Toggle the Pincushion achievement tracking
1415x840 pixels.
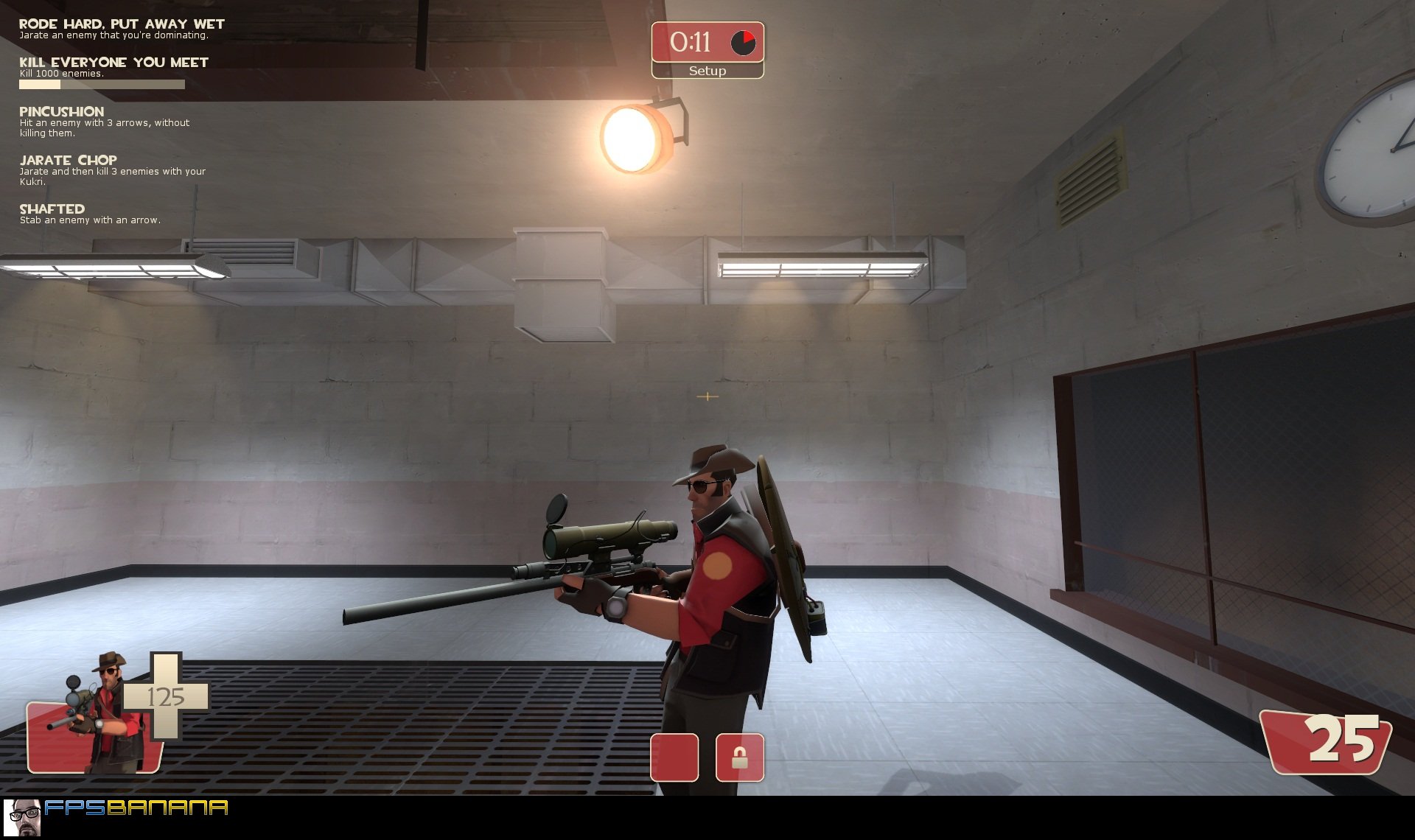click(x=62, y=111)
